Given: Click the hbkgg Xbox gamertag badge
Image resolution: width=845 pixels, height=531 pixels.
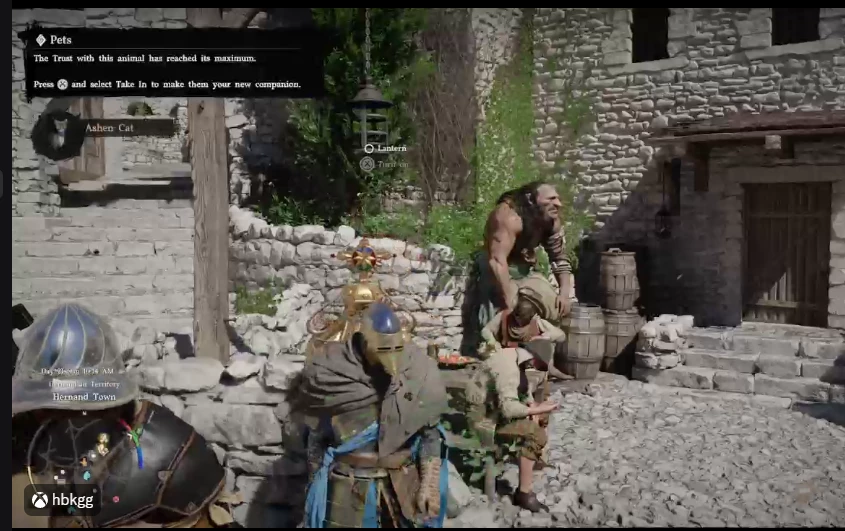Looking at the screenshot, I should click(x=62, y=500).
